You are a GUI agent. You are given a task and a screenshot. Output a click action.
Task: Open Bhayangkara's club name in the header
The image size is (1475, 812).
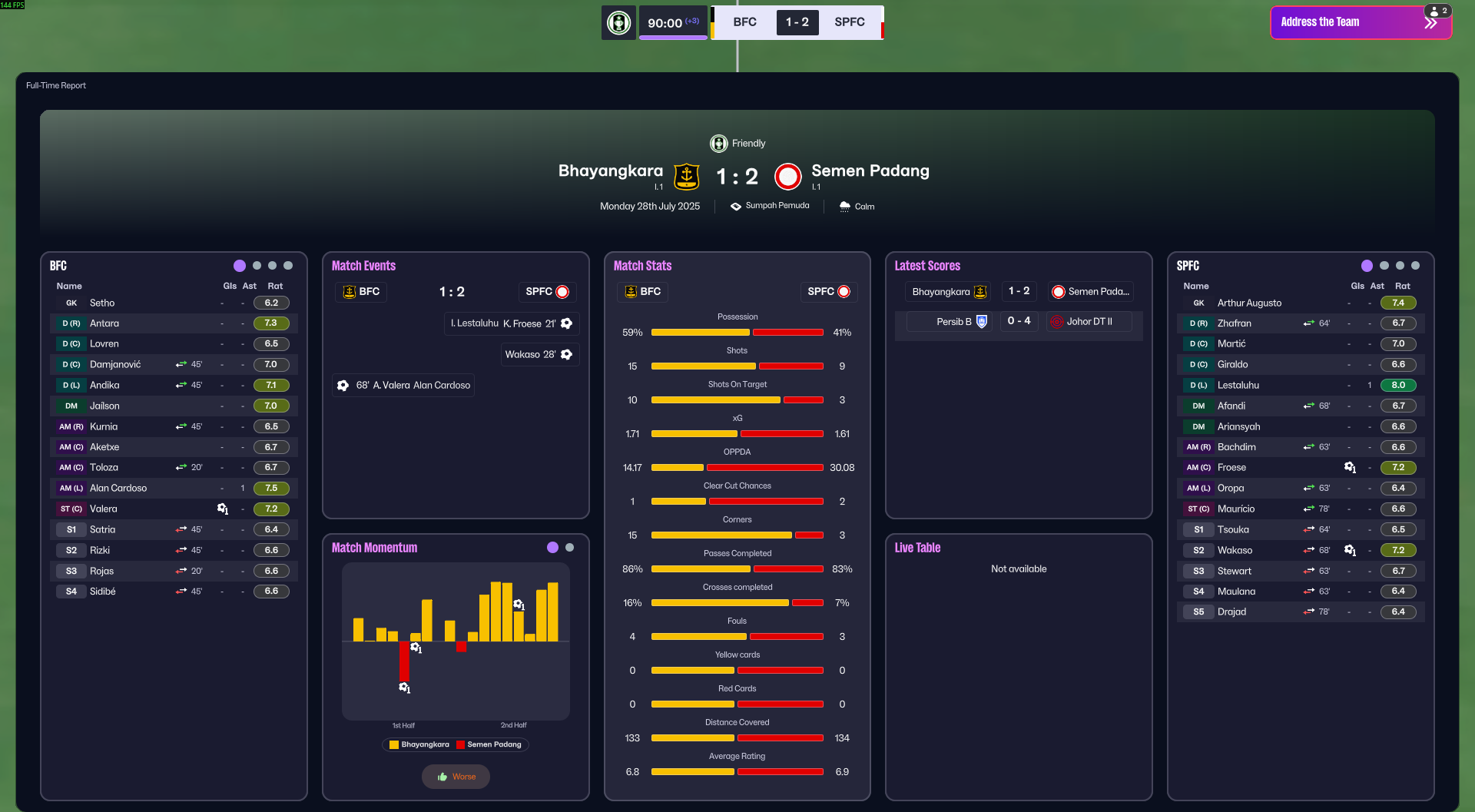(610, 171)
